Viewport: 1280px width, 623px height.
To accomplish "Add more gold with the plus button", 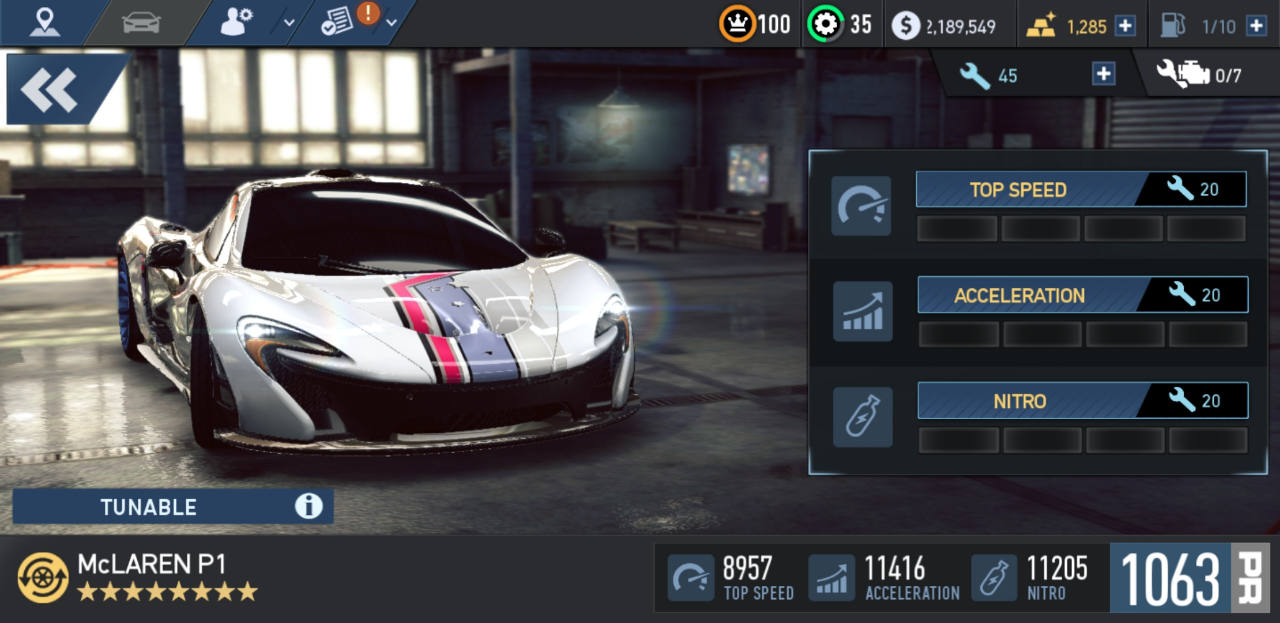I will pos(1125,26).
